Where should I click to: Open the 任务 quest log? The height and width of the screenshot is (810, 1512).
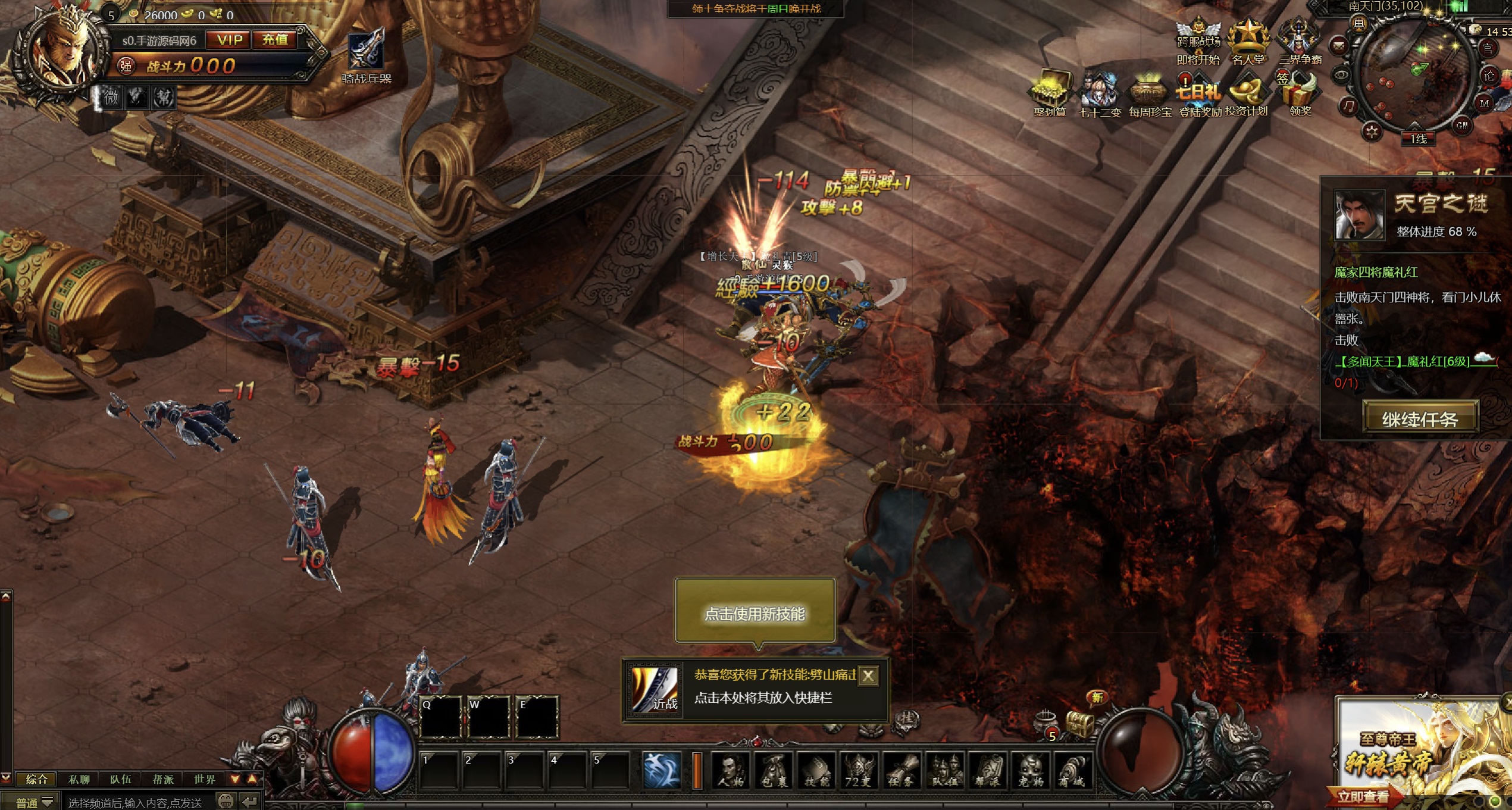(901, 771)
